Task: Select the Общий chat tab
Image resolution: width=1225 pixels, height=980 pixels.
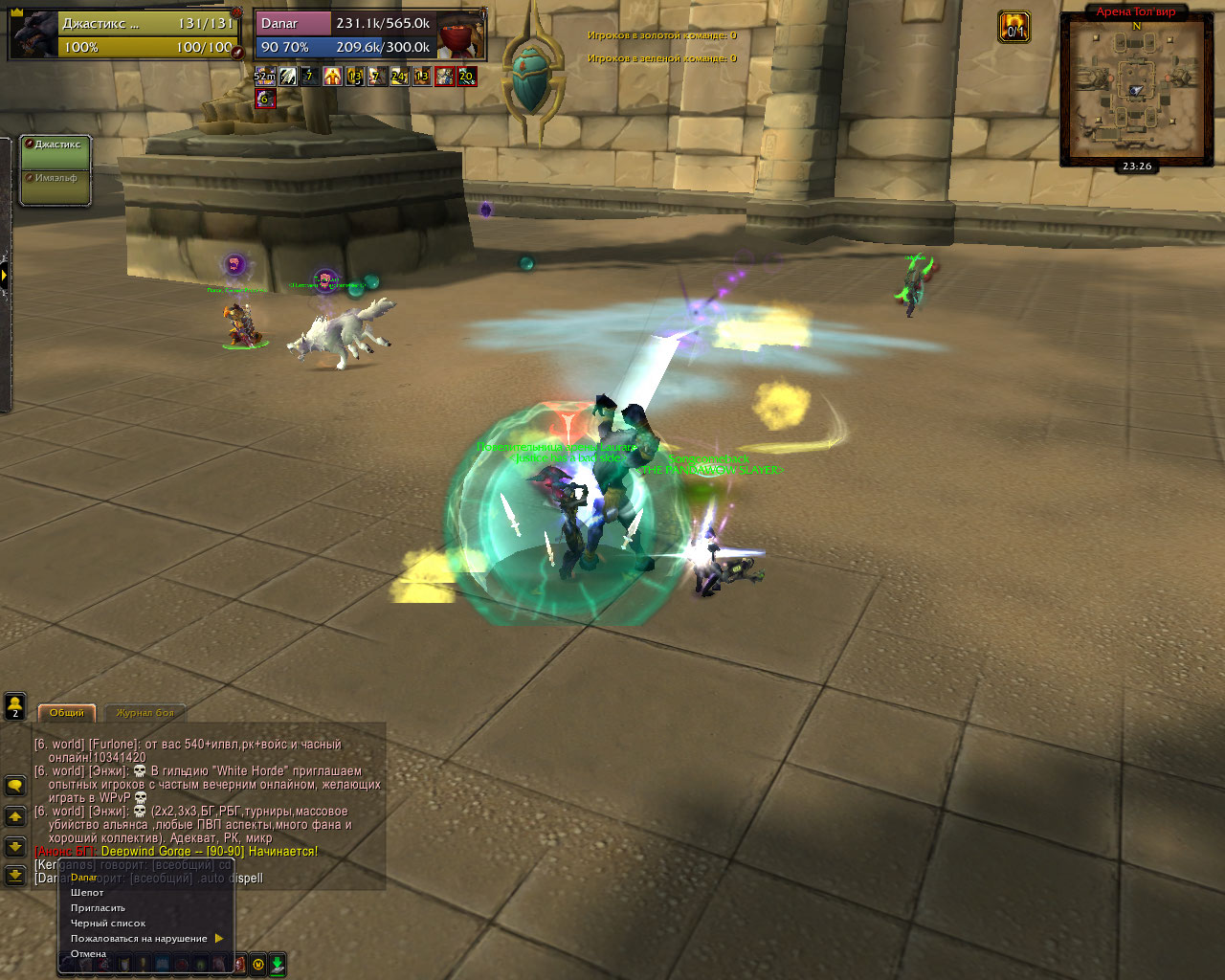Action: click(67, 713)
